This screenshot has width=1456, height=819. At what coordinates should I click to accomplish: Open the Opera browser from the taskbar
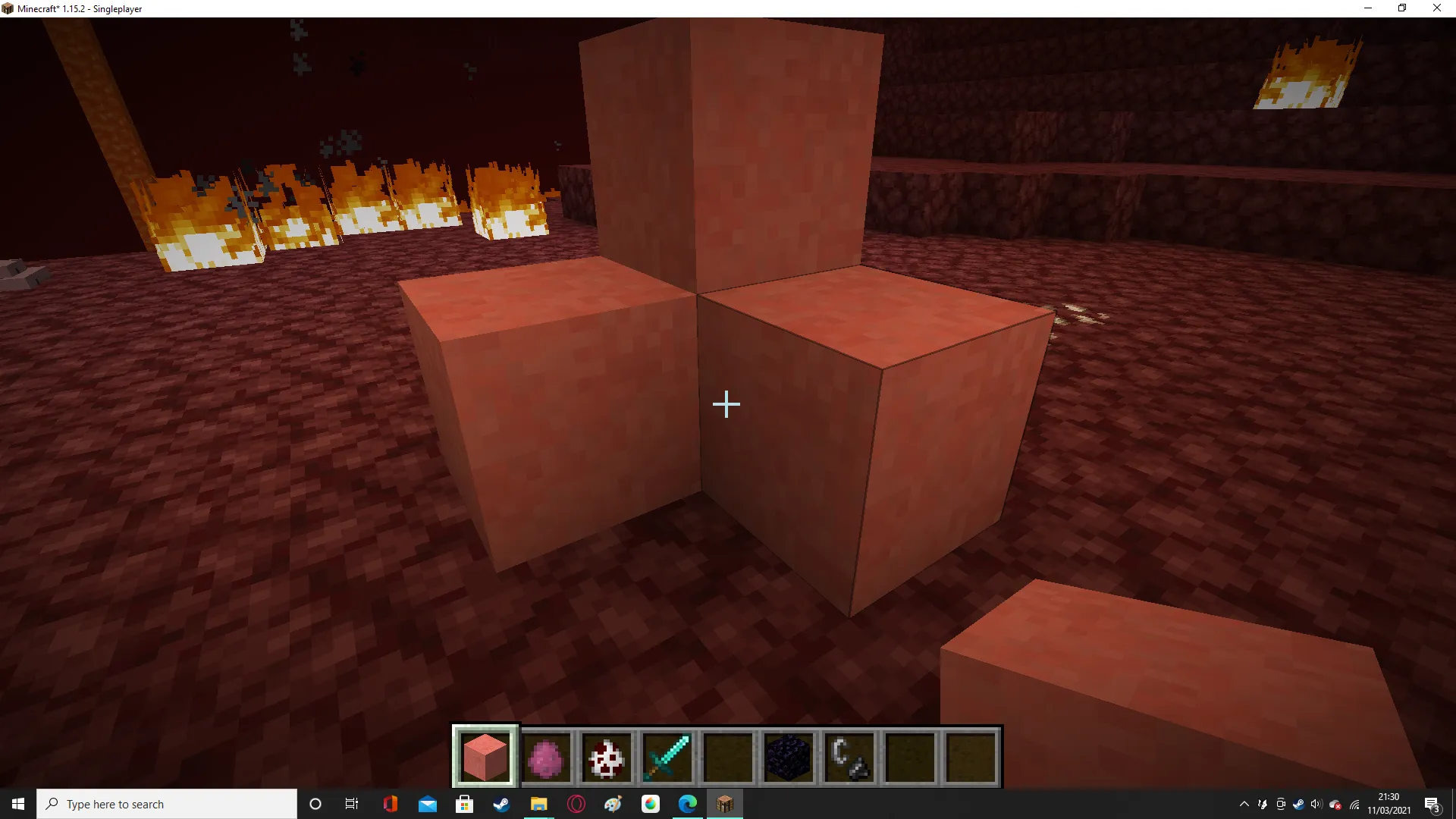[576, 804]
